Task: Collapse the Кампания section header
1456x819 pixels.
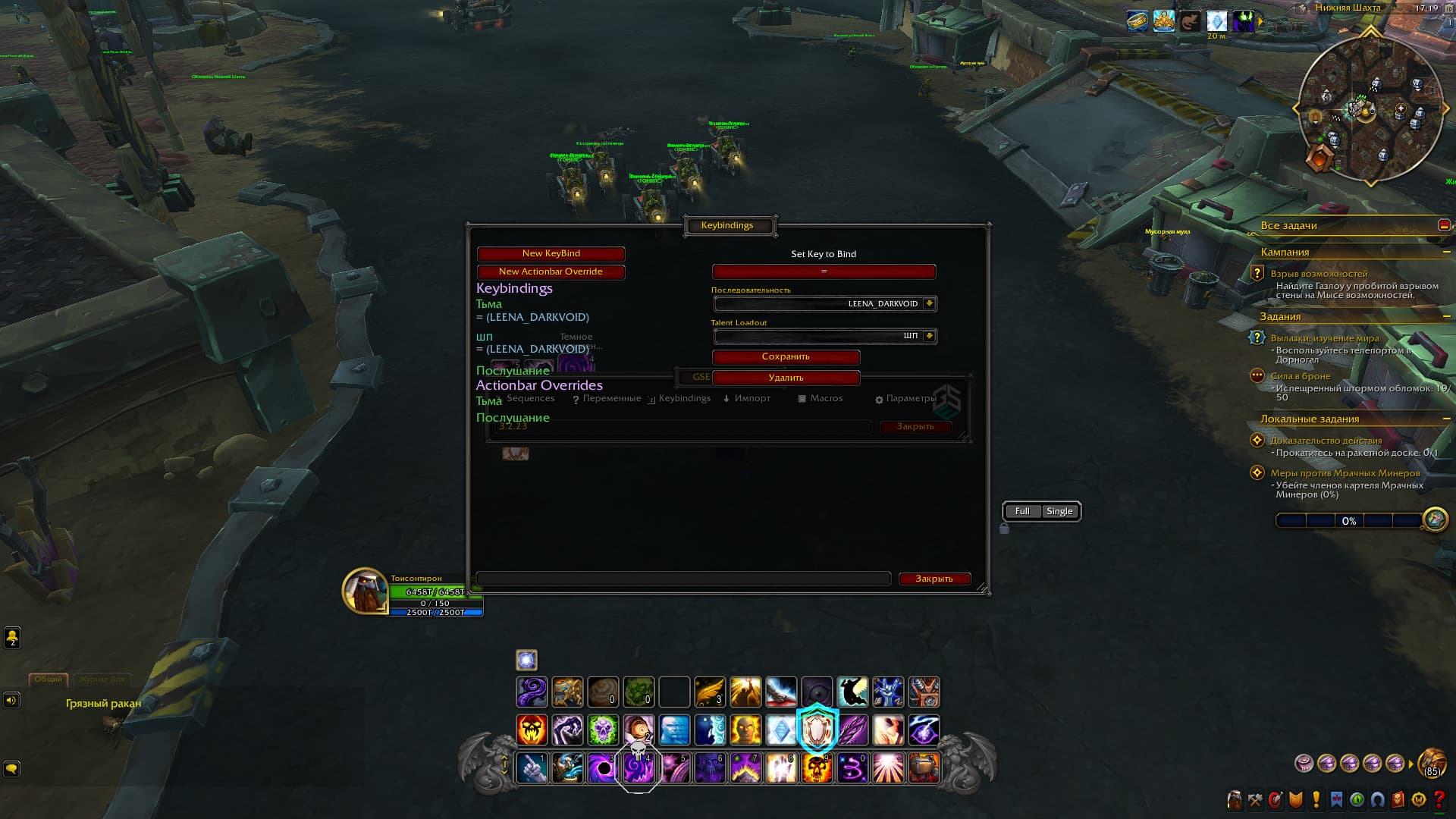Action: pyautogui.click(x=1446, y=252)
